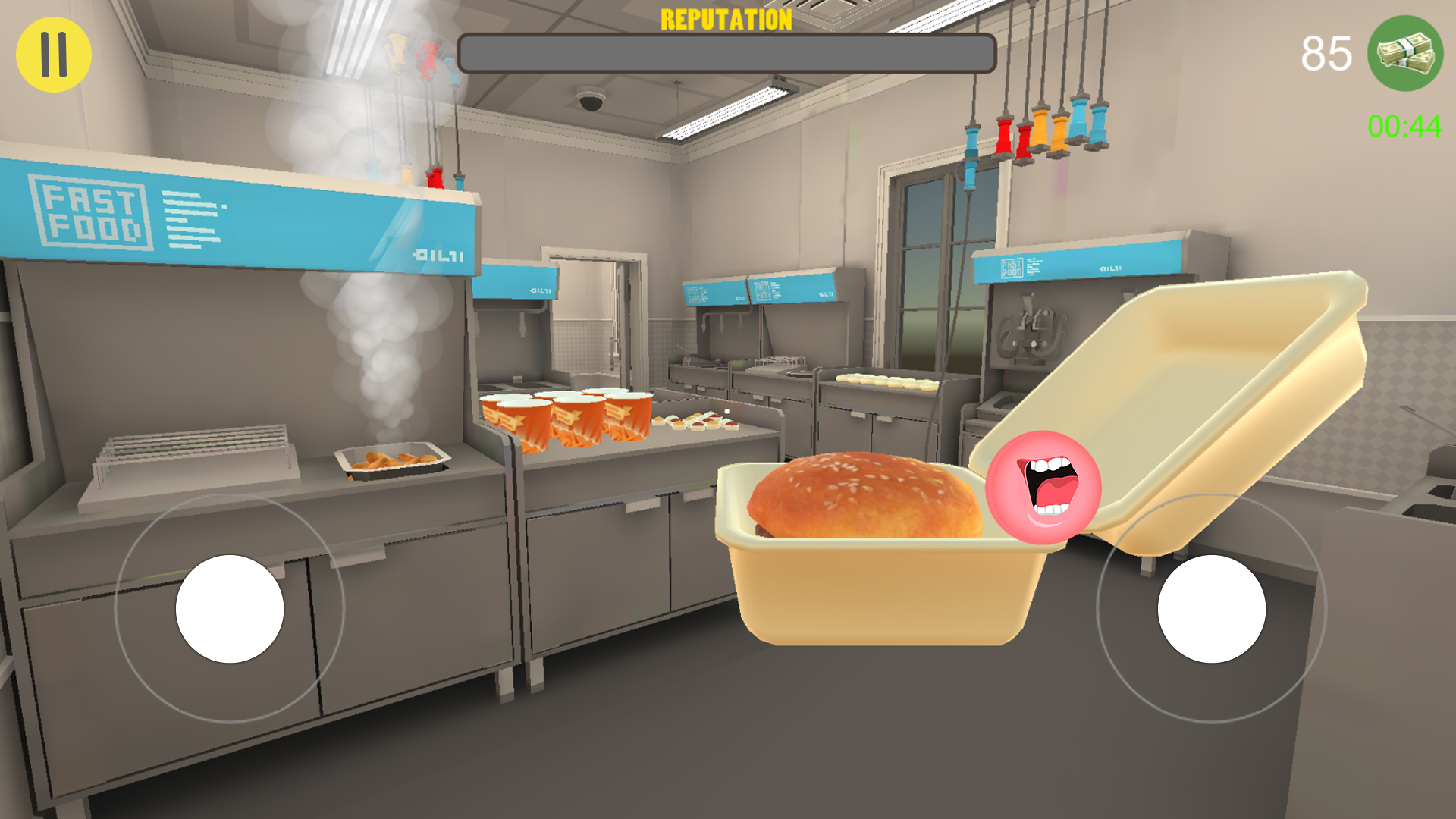Tap the timer showing 00:44
The height and width of the screenshot is (819, 1456).
coord(1401,127)
